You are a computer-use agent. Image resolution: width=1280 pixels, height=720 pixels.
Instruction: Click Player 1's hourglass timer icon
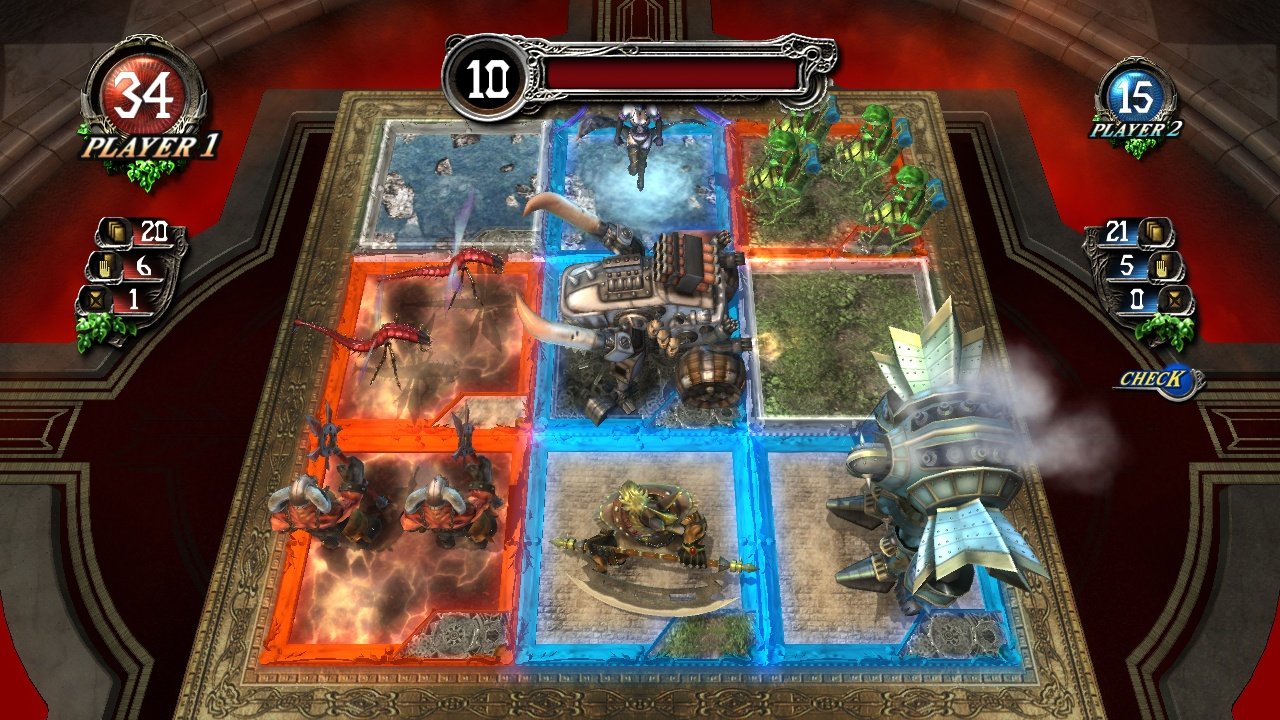[97, 300]
